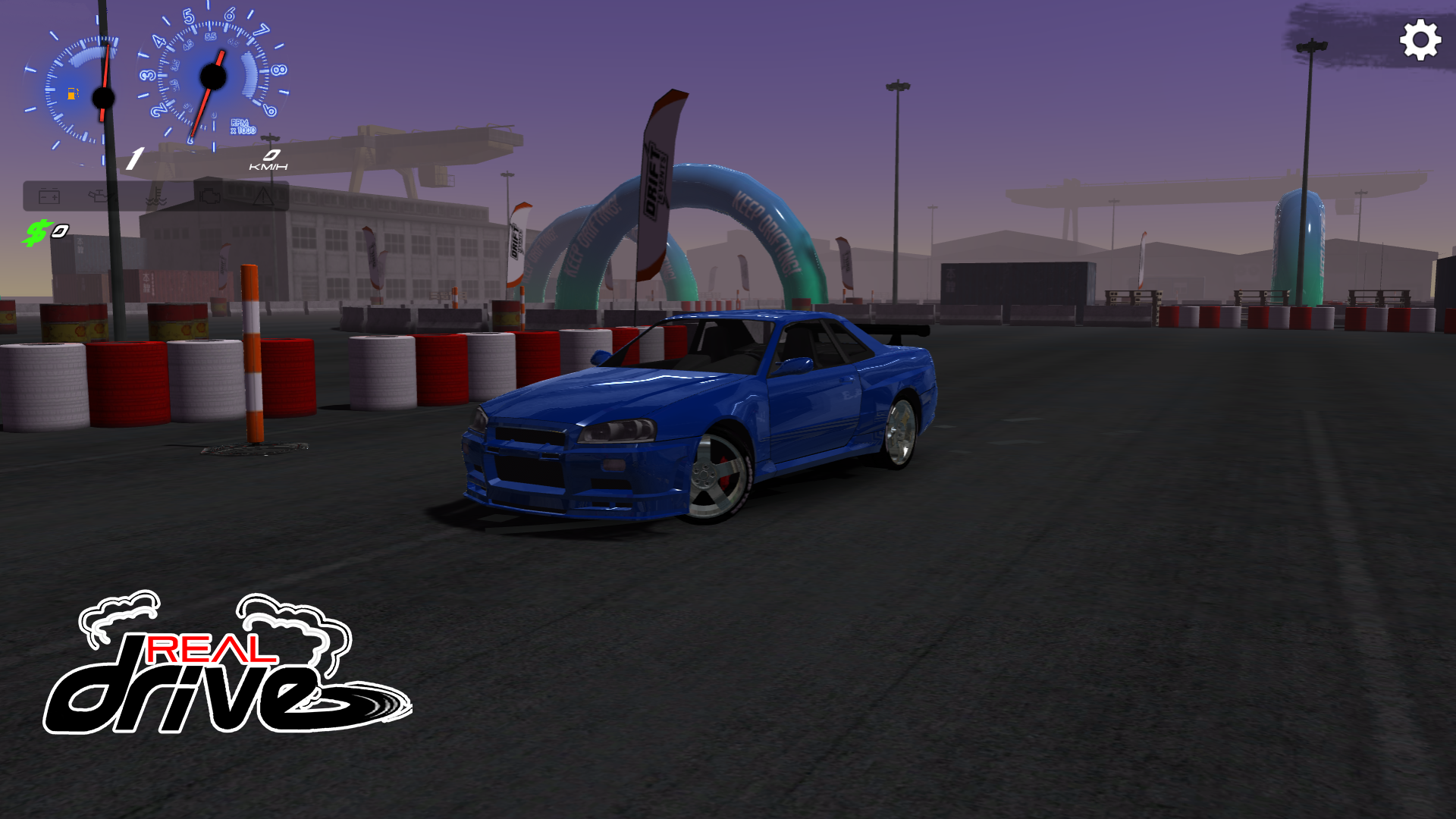Select the tachometer RPM gauge
This screenshot has width=1456, height=819.
(212, 76)
